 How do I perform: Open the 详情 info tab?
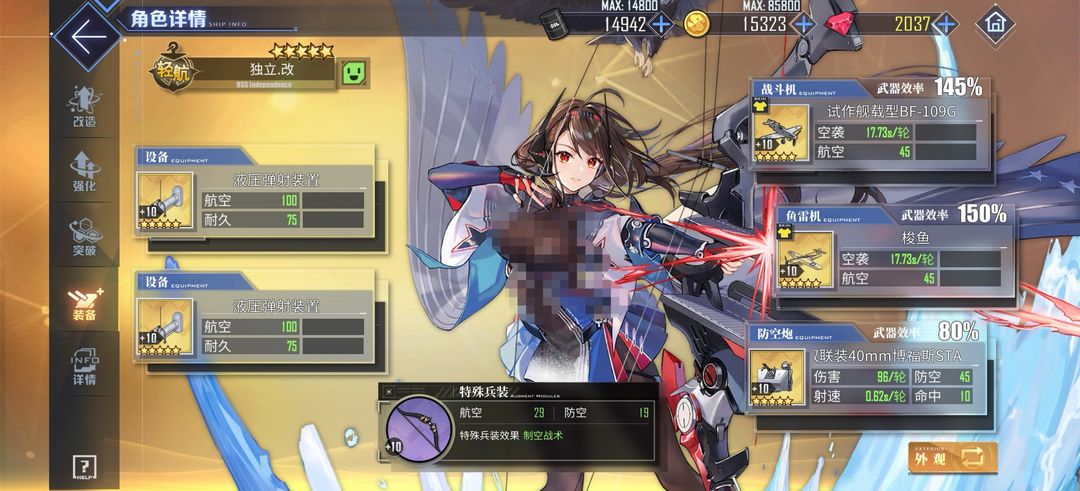click(x=84, y=366)
